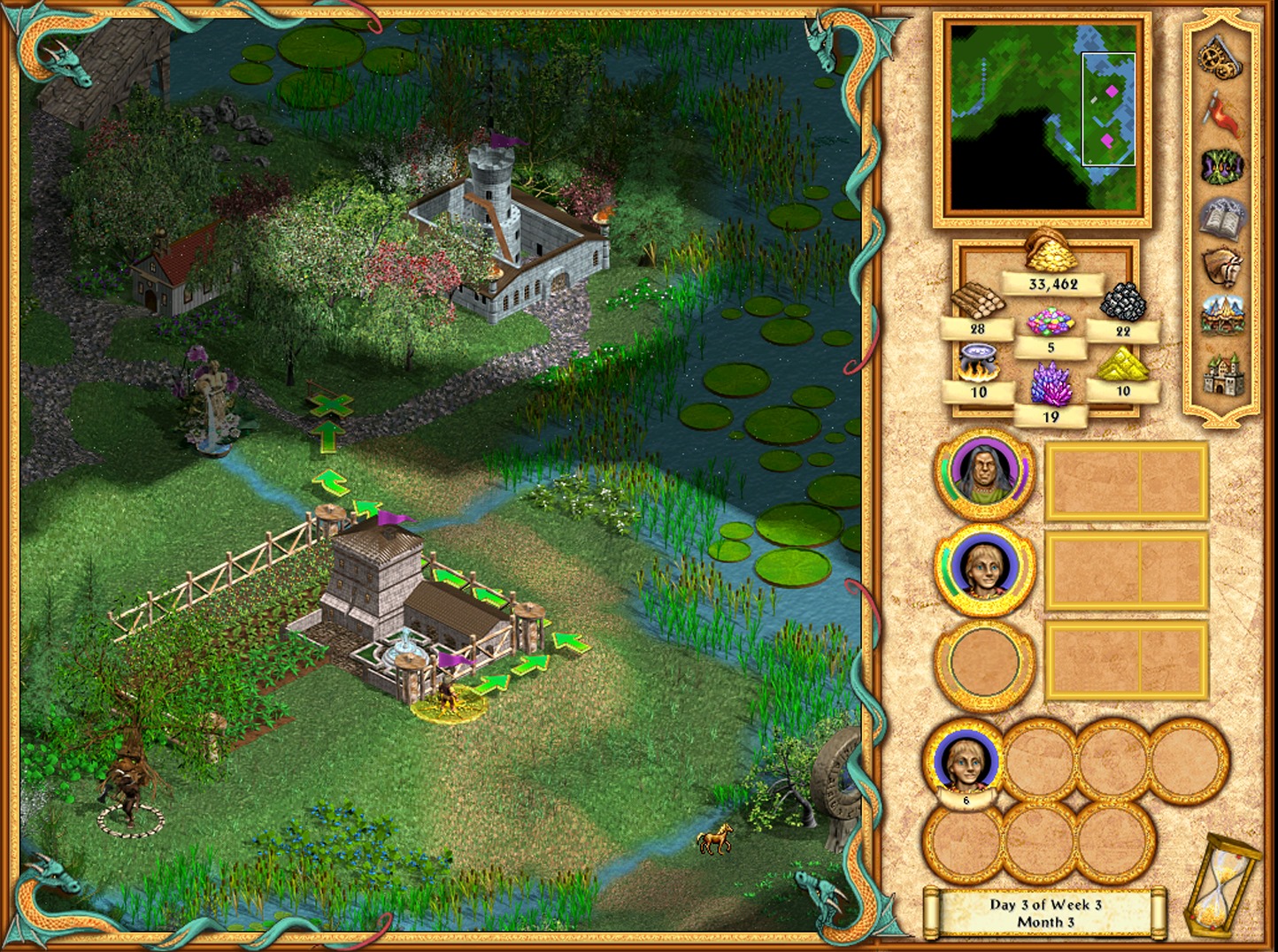Open the gear-icon system options

pyautogui.click(x=1220, y=58)
